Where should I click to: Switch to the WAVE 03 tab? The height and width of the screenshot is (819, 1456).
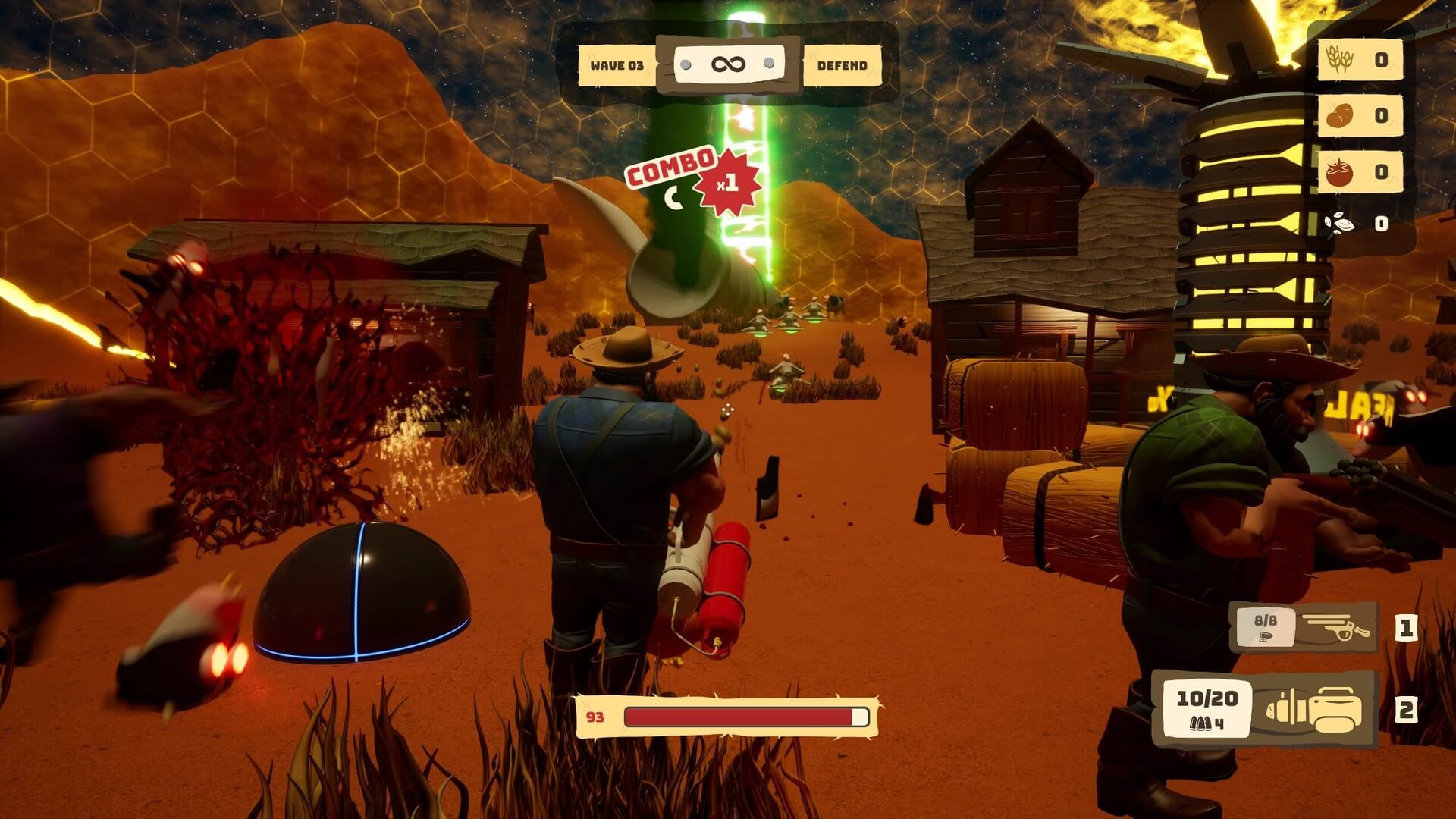coord(619,65)
